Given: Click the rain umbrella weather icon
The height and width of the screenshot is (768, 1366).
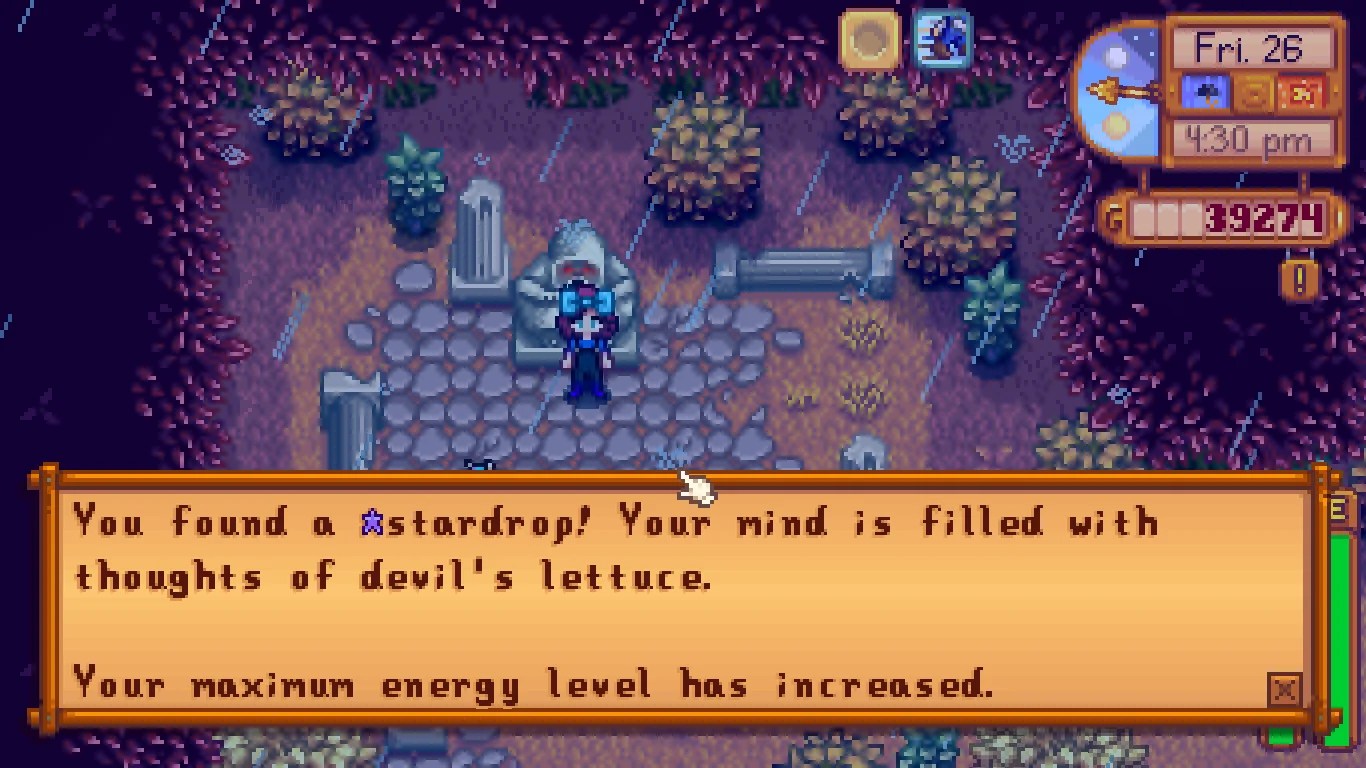Looking at the screenshot, I should 1205,91.
